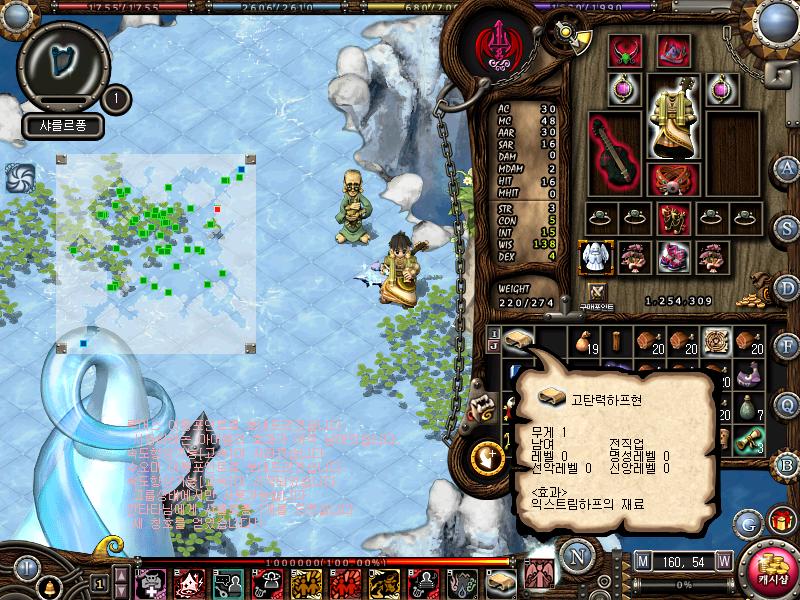
Task: Select the green-gem necklace equipment slot
Action: 626,50
